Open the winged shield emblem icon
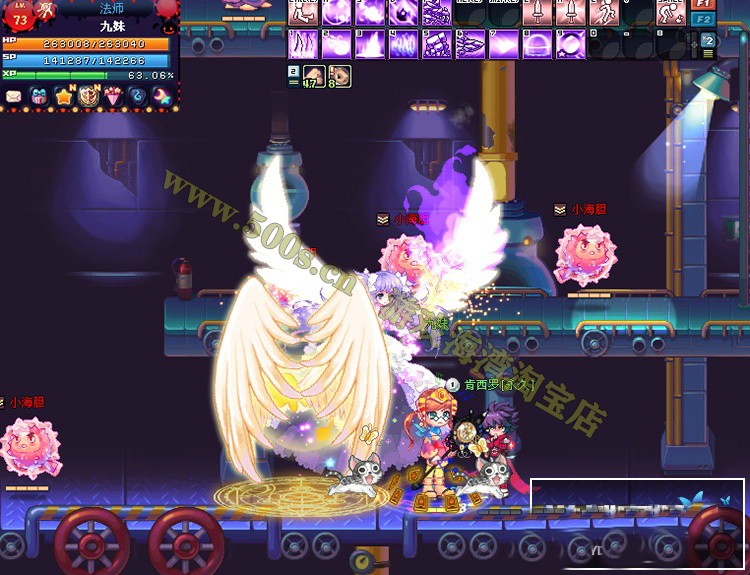The width and height of the screenshot is (750, 575). point(88,97)
